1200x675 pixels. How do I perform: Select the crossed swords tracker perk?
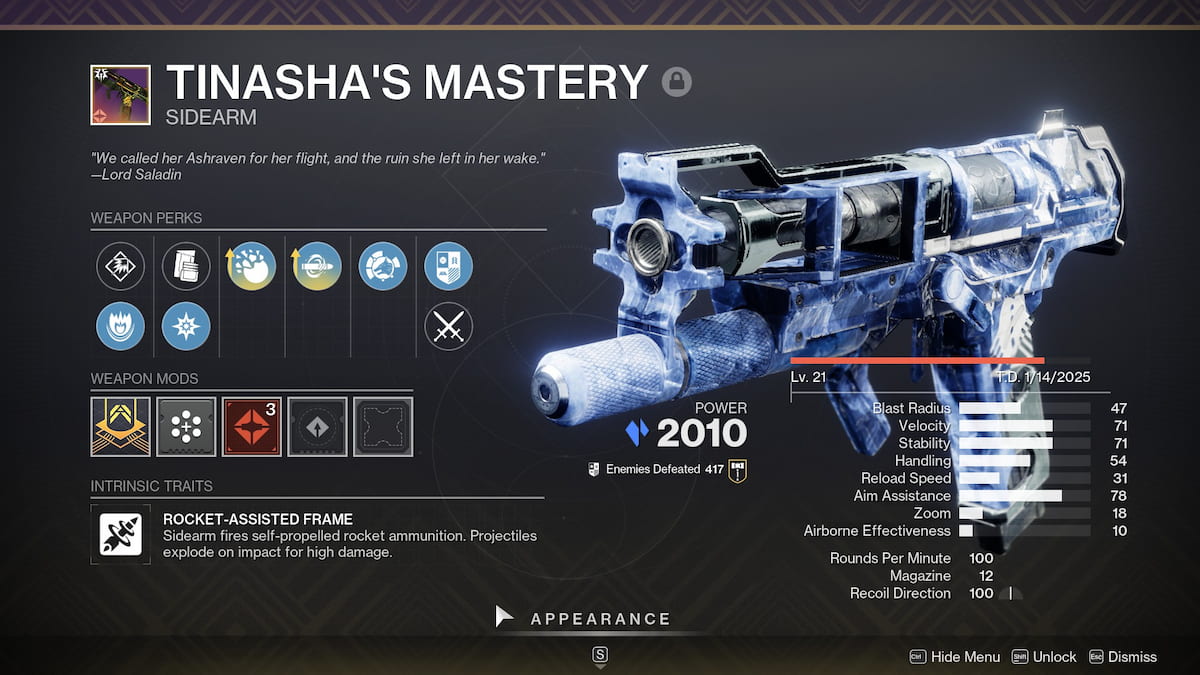point(448,326)
